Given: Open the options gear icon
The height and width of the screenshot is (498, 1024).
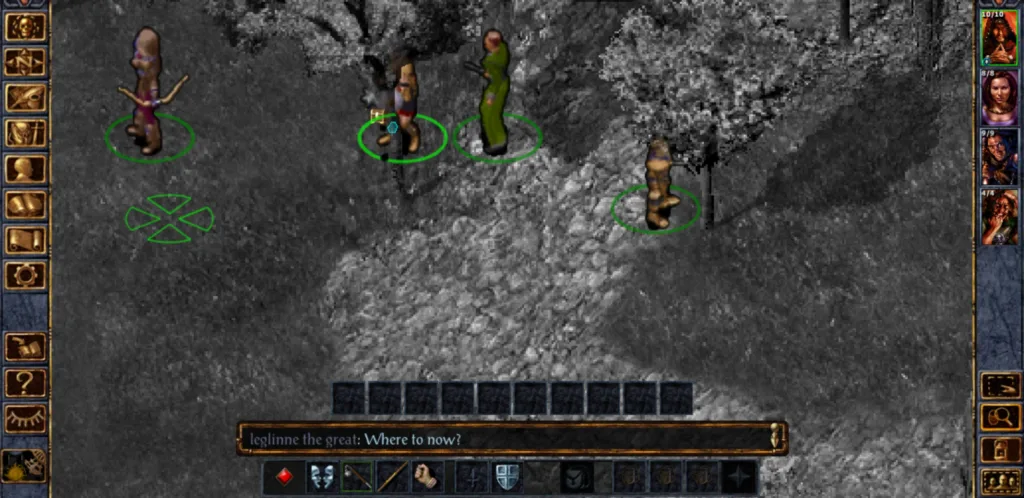Looking at the screenshot, I should point(25,275).
